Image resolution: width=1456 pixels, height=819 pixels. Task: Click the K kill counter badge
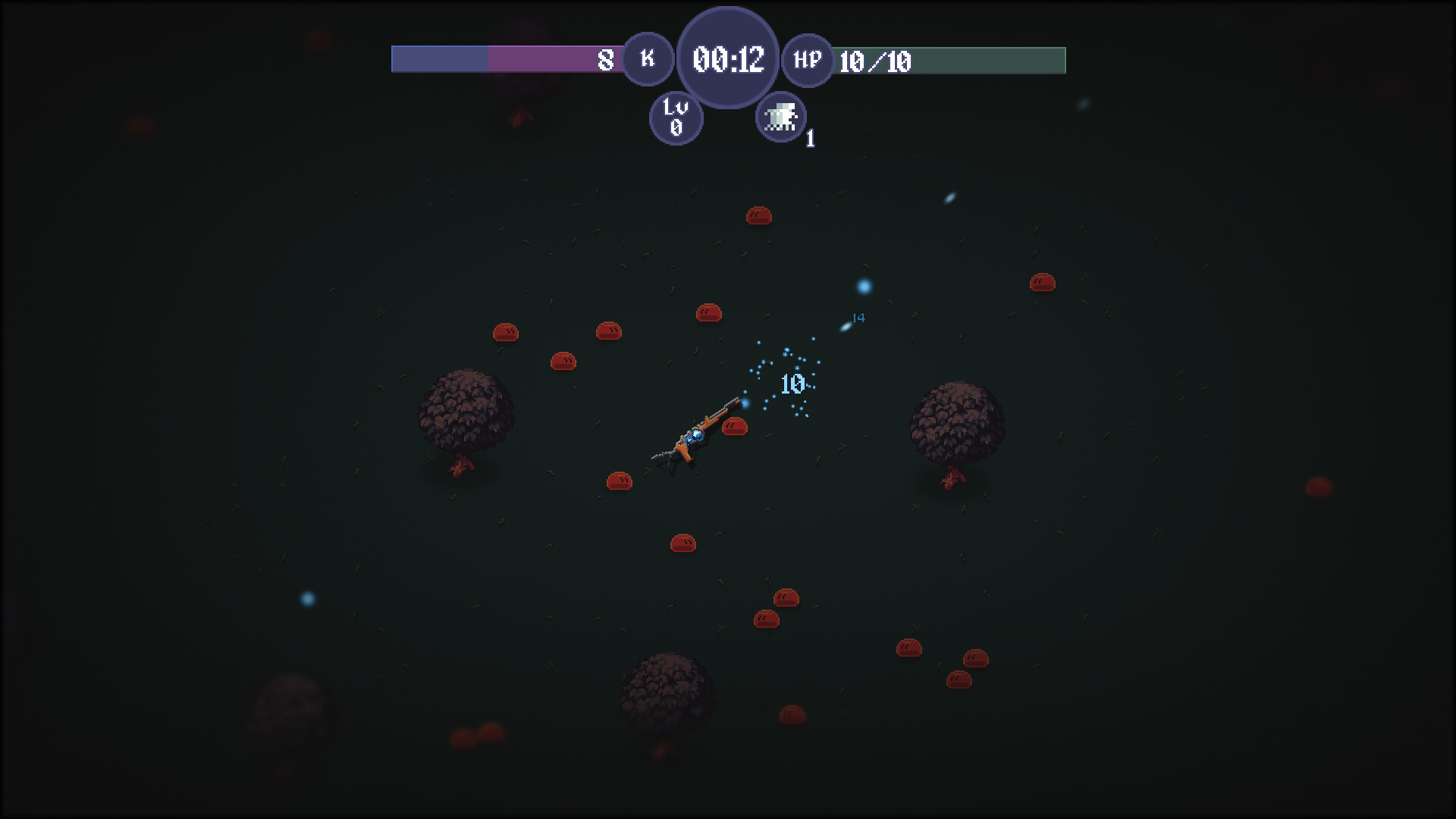coord(647,58)
